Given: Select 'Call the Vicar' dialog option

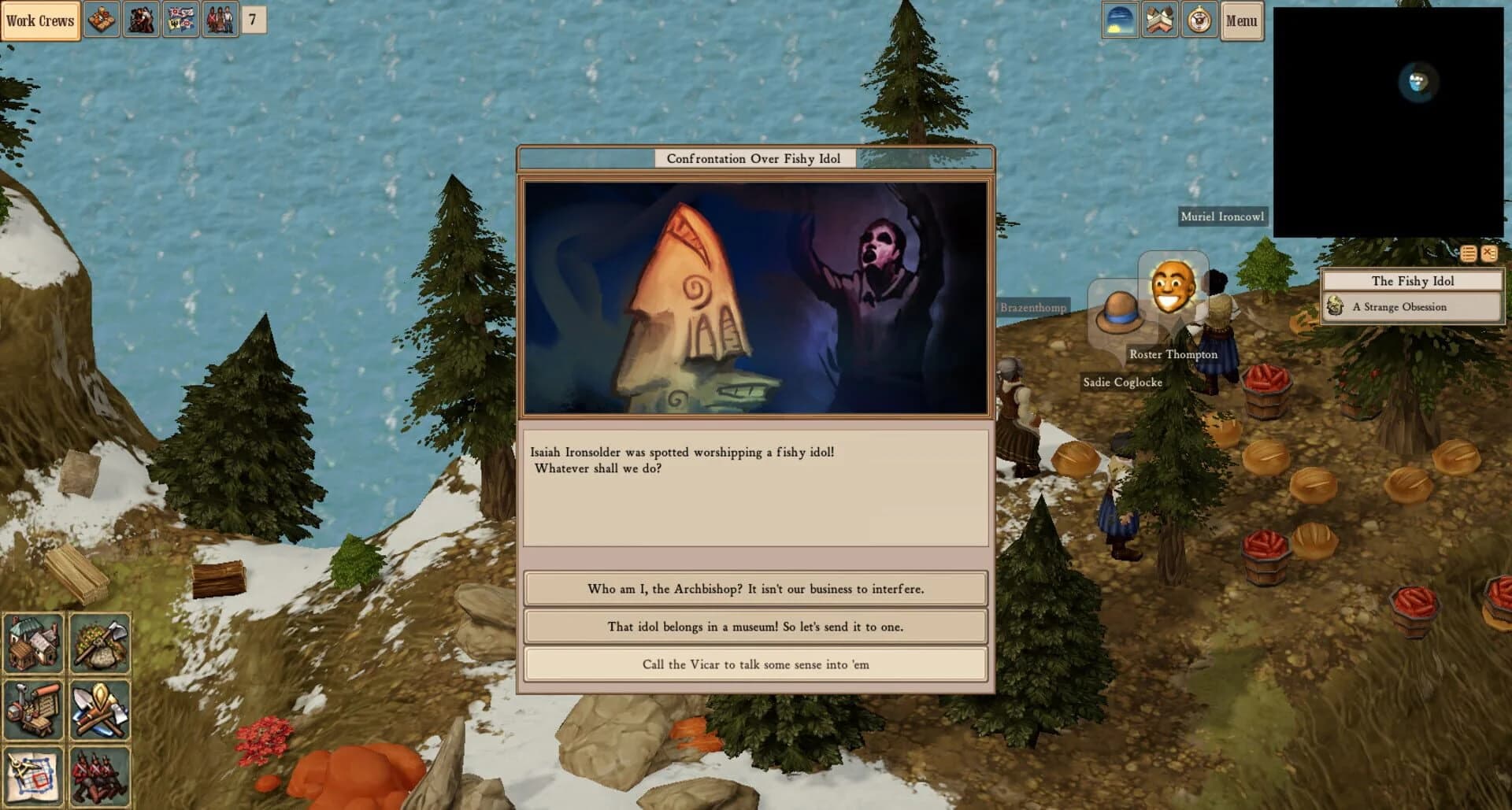Looking at the screenshot, I should 755,664.
